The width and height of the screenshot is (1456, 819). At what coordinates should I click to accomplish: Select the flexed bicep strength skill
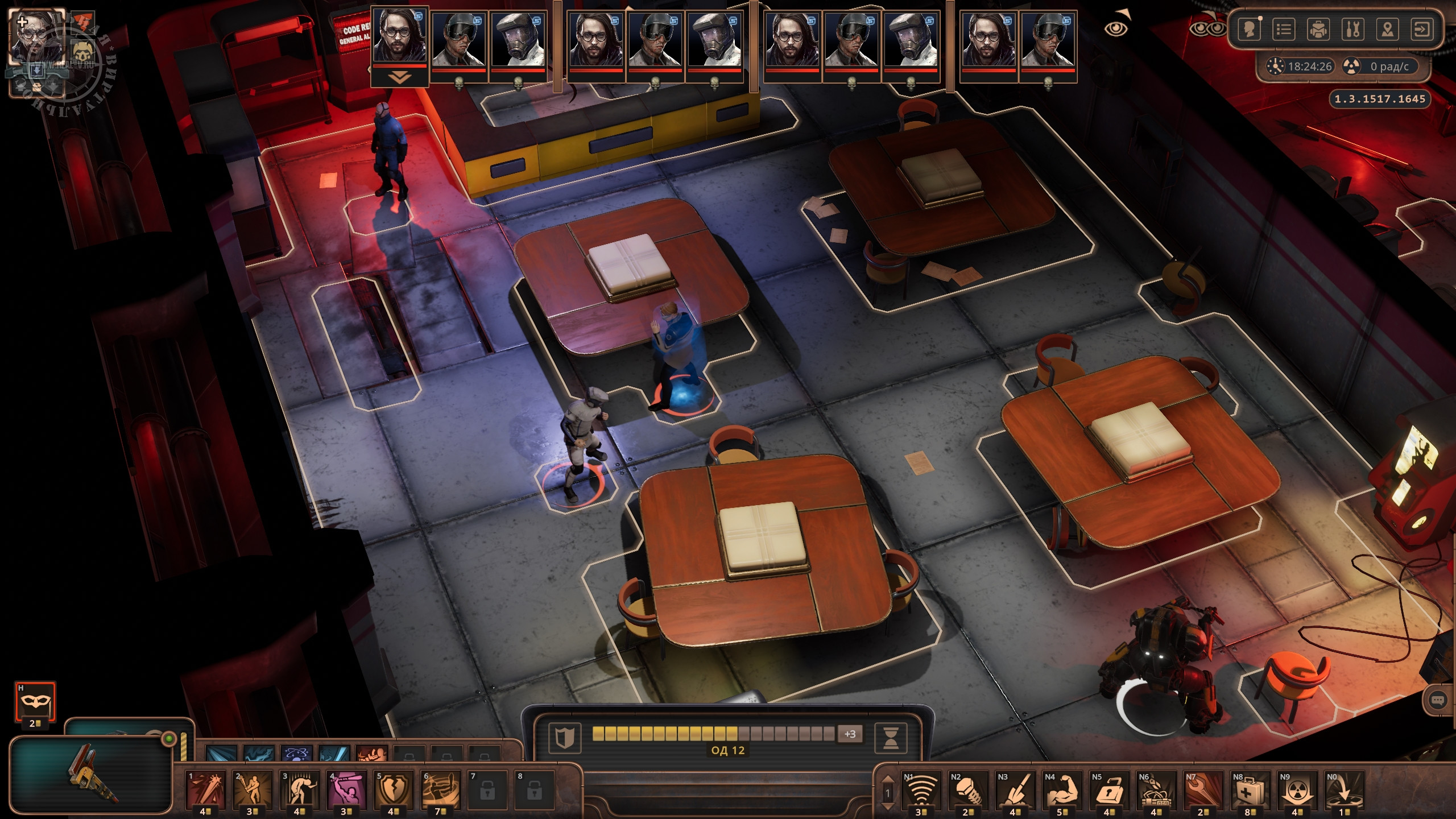[1061, 791]
